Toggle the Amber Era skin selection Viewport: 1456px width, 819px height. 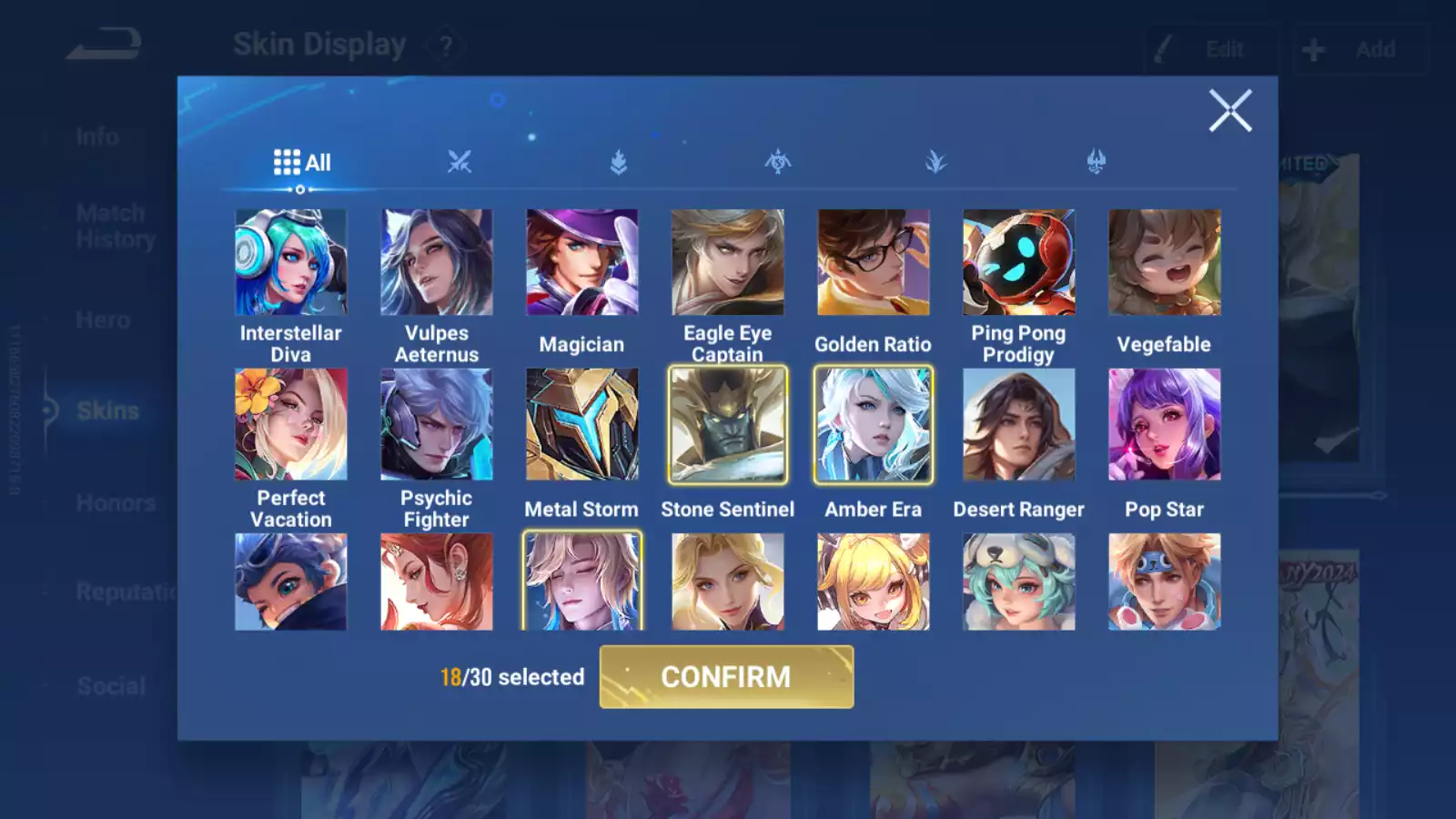click(873, 424)
